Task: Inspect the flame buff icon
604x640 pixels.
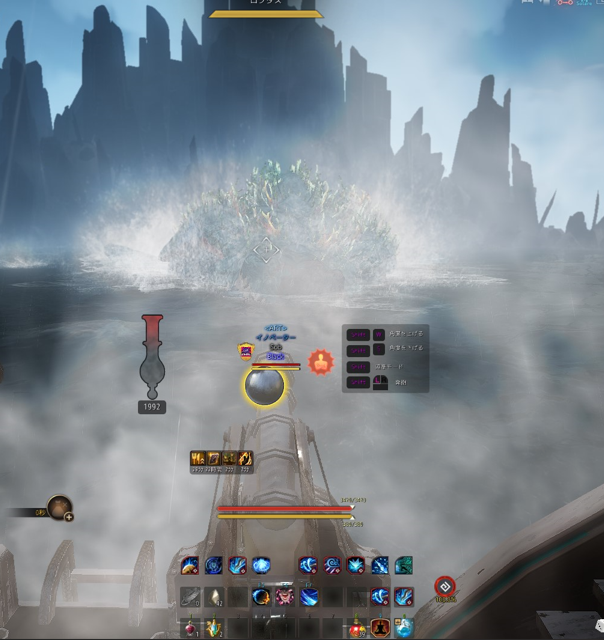Action: pos(245,459)
